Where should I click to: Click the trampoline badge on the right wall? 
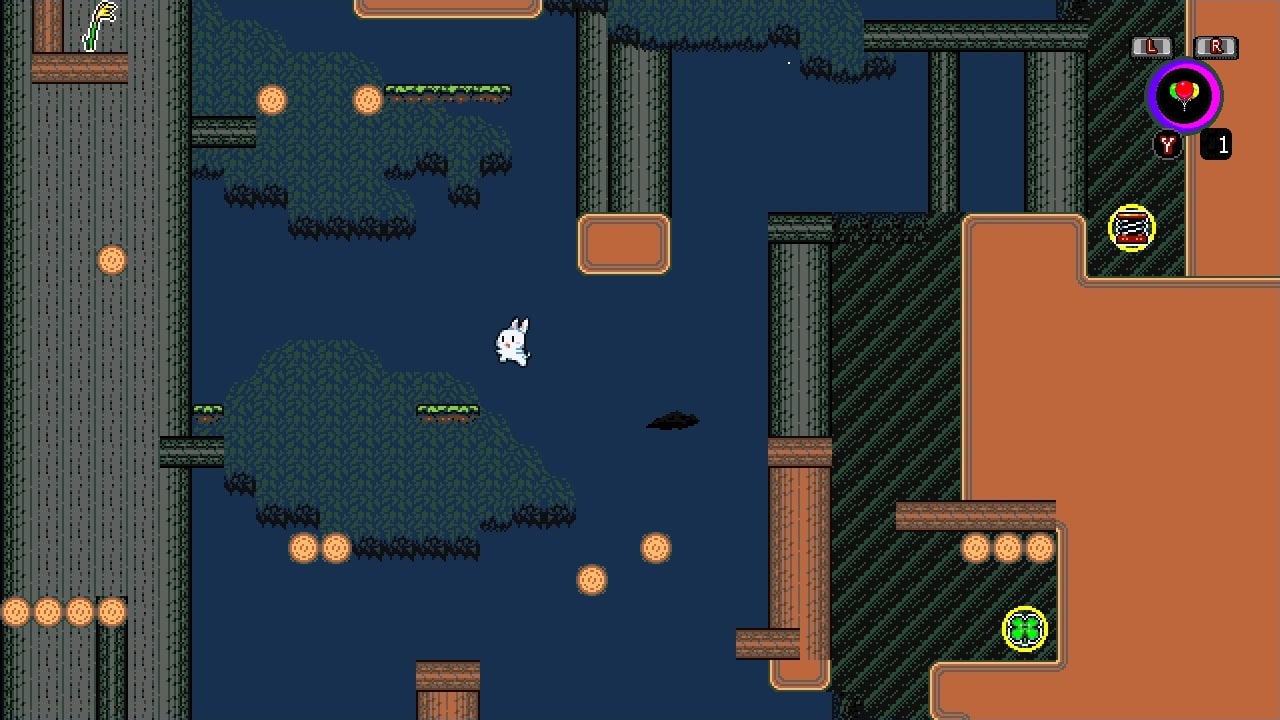point(1131,228)
